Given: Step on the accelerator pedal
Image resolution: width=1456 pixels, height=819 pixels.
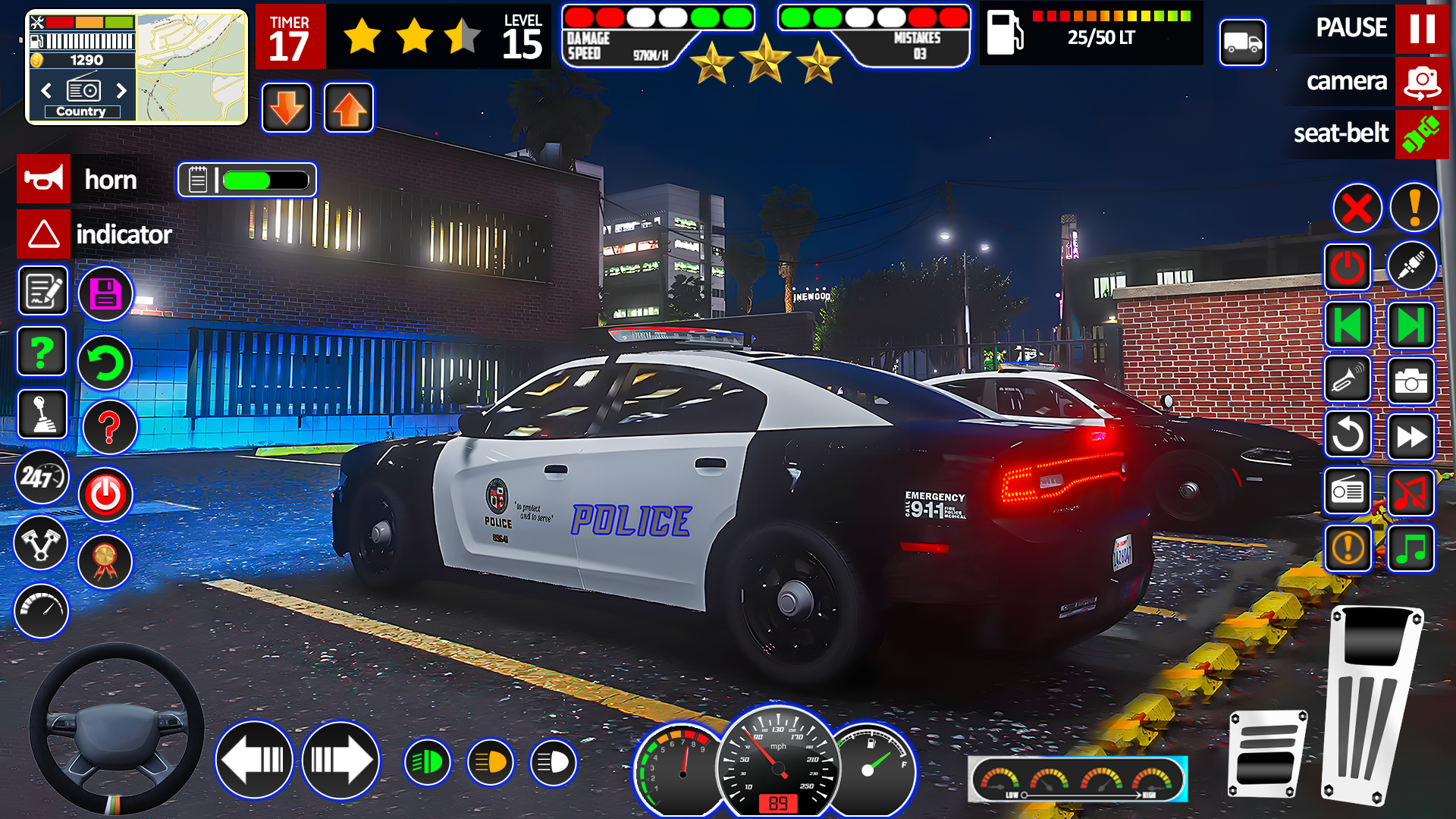Looking at the screenshot, I should point(1371,705).
